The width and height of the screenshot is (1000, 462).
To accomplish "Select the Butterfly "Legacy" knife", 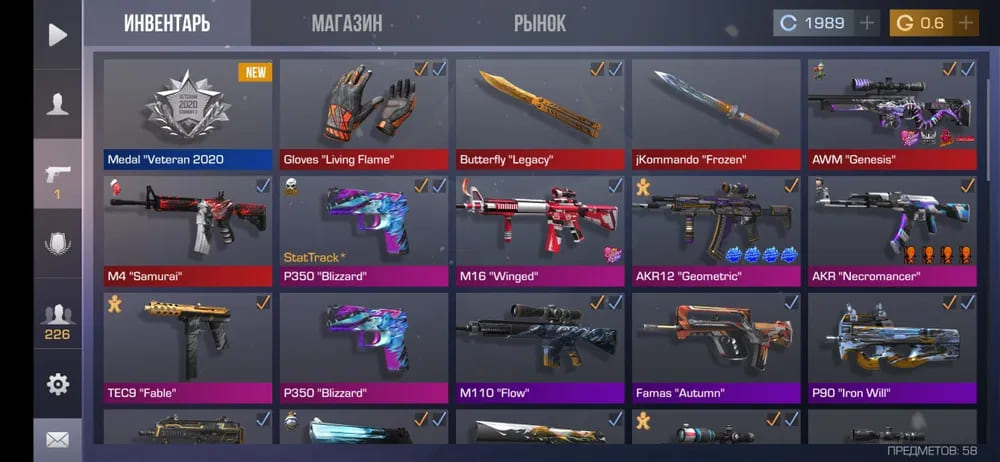I will (540, 113).
